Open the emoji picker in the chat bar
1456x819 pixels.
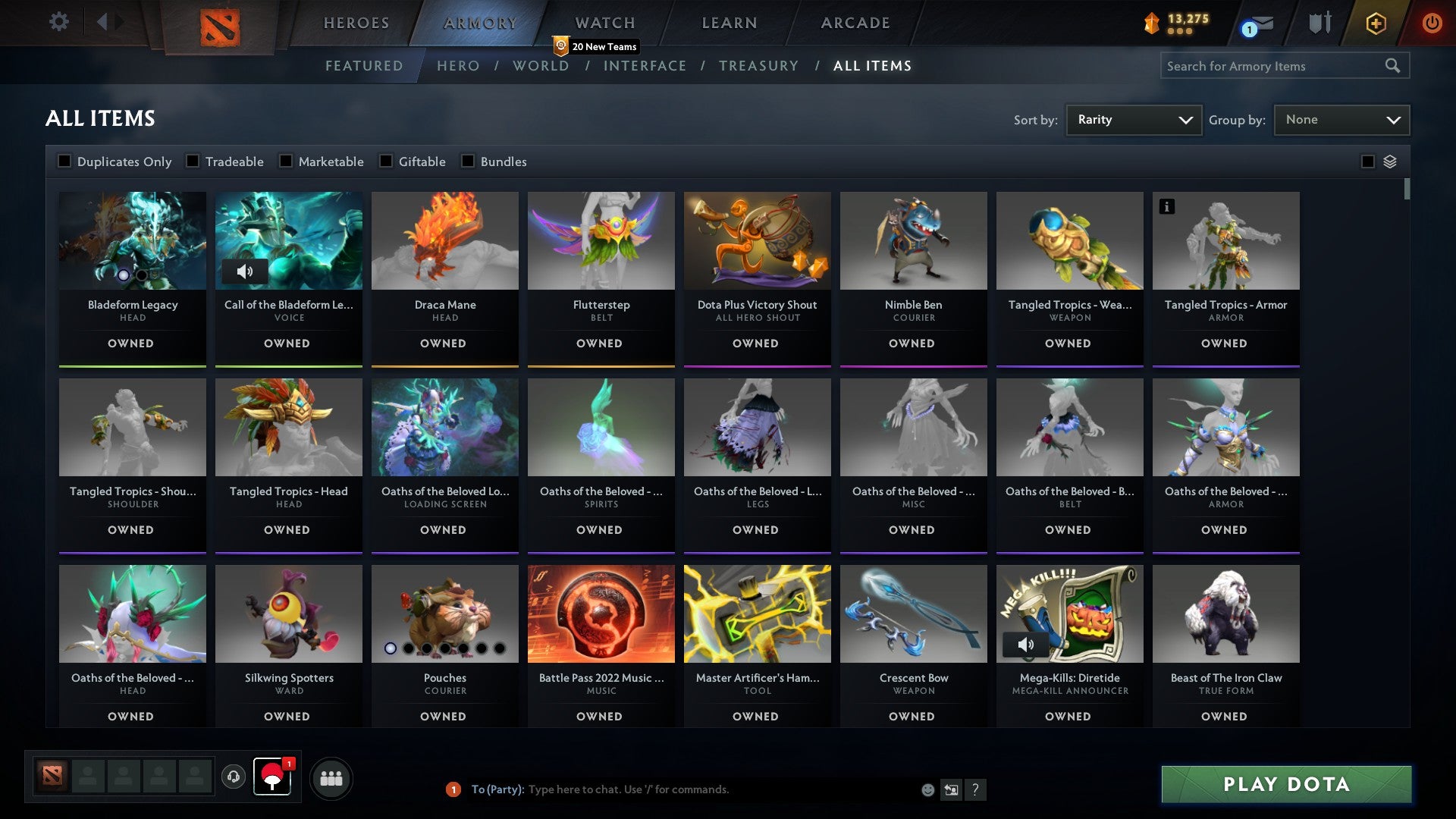click(x=927, y=789)
